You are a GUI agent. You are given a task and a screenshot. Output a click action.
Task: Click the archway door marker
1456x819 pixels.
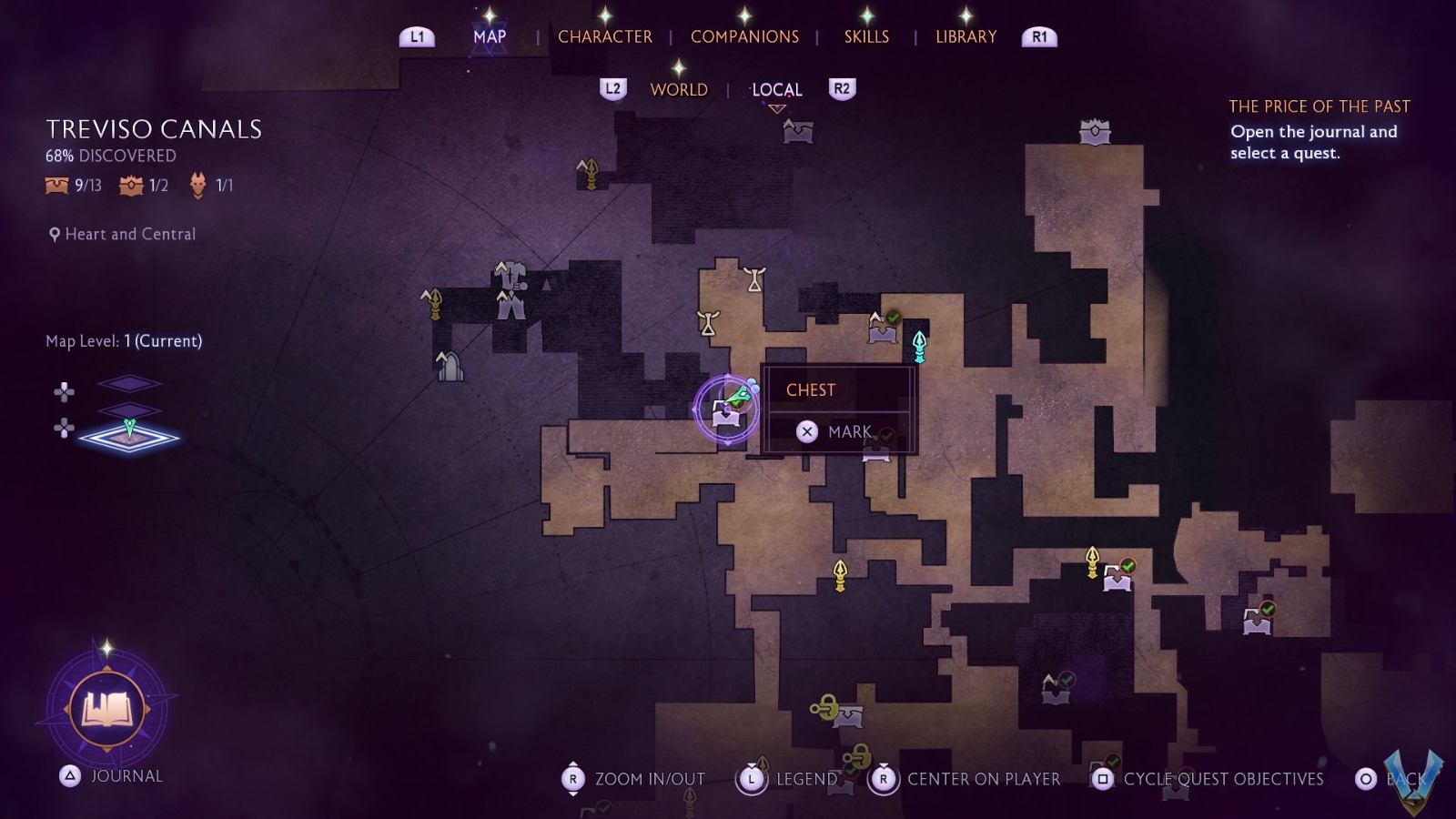(450, 367)
